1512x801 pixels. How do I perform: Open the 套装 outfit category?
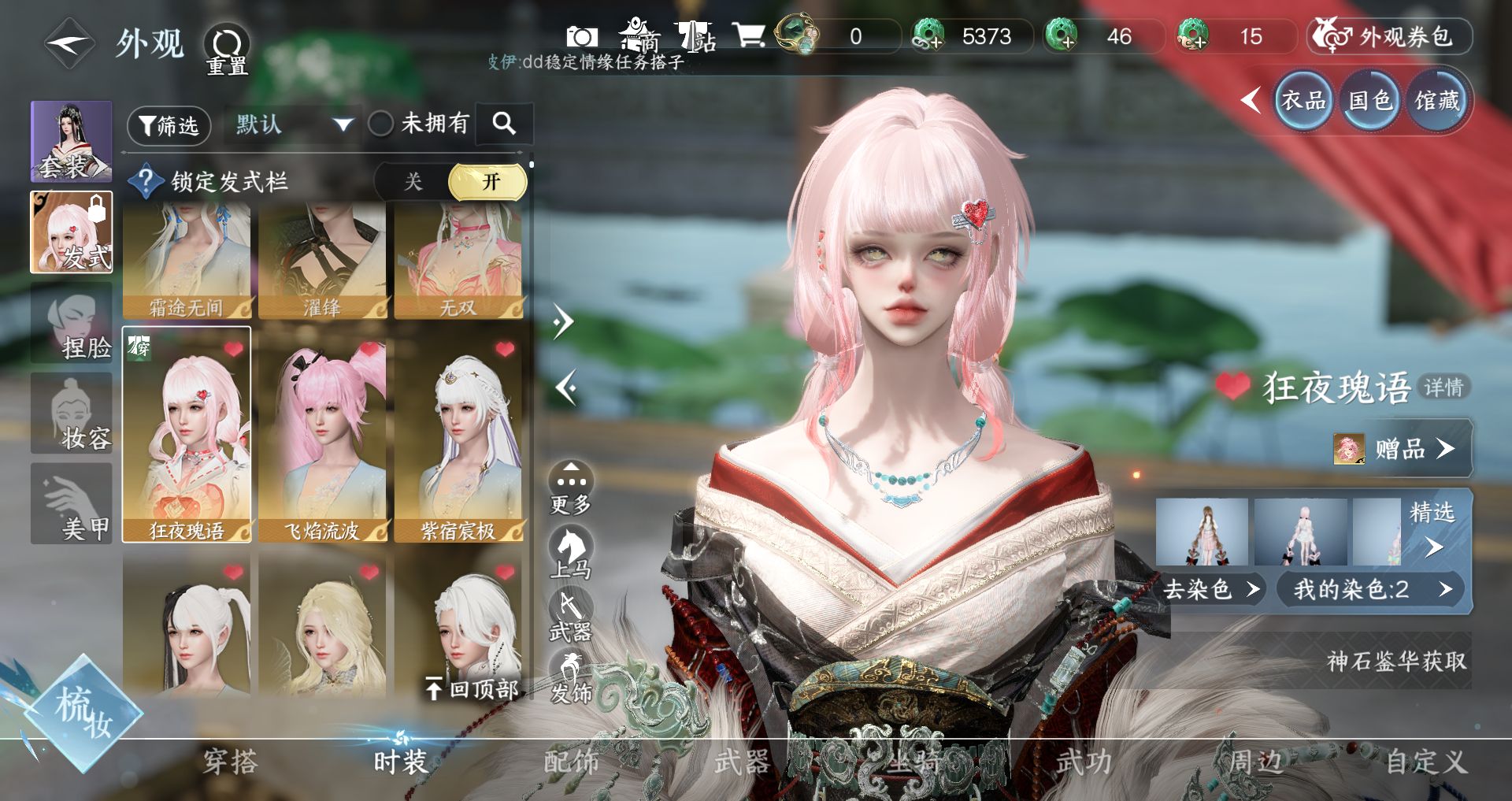[72, 142]
